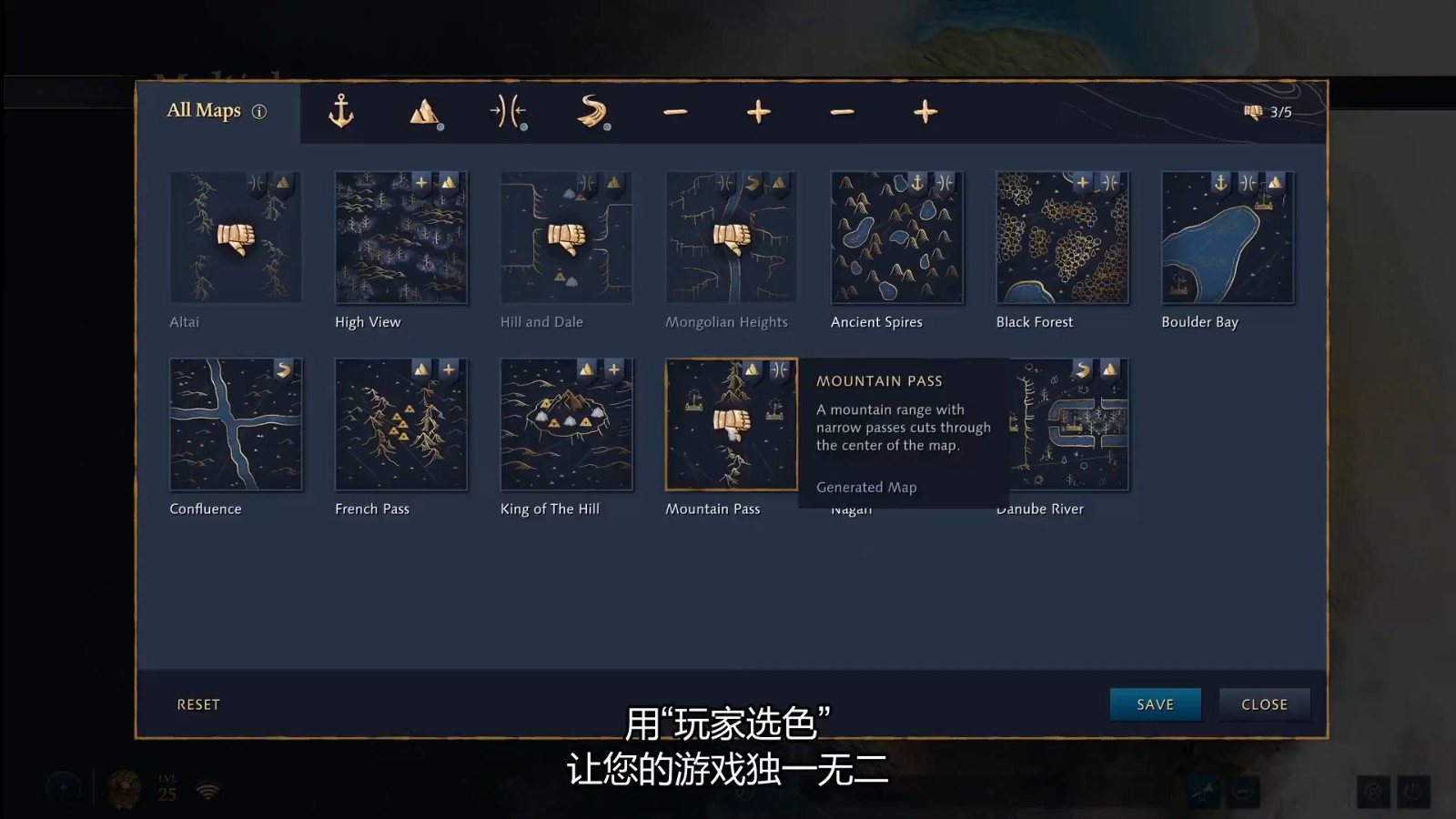Toggle the thumbs-down ban on Altai
This screenshot has height=819, width=1456.
click(x=236, y=236)
